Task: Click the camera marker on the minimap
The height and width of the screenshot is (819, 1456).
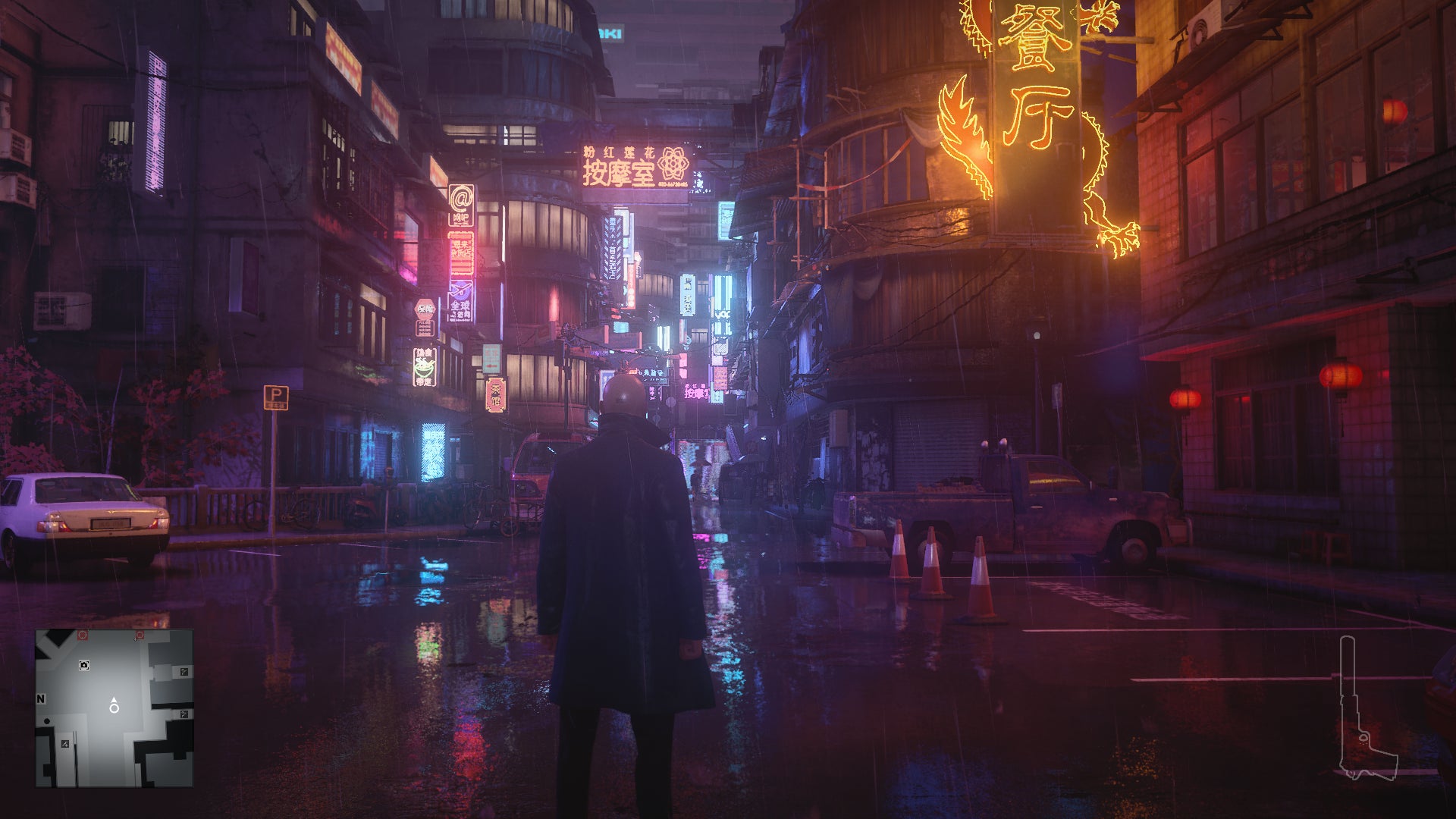Action: [x=84, y=665]
